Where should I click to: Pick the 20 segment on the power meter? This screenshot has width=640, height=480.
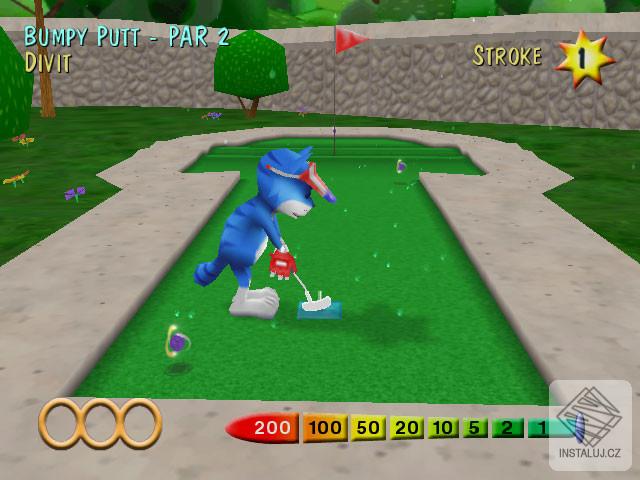coord(407,429)
